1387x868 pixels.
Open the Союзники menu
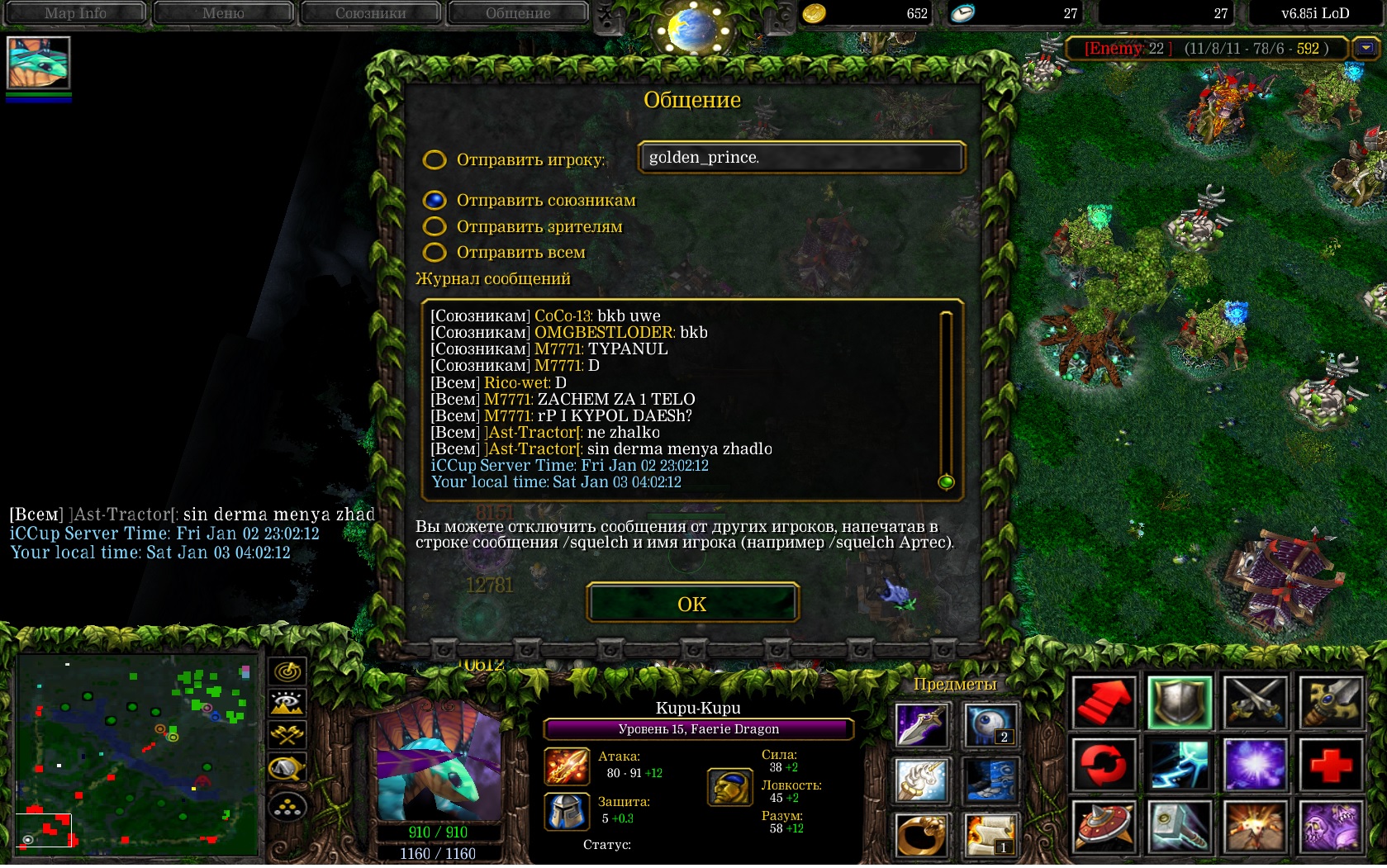point(370,12)
